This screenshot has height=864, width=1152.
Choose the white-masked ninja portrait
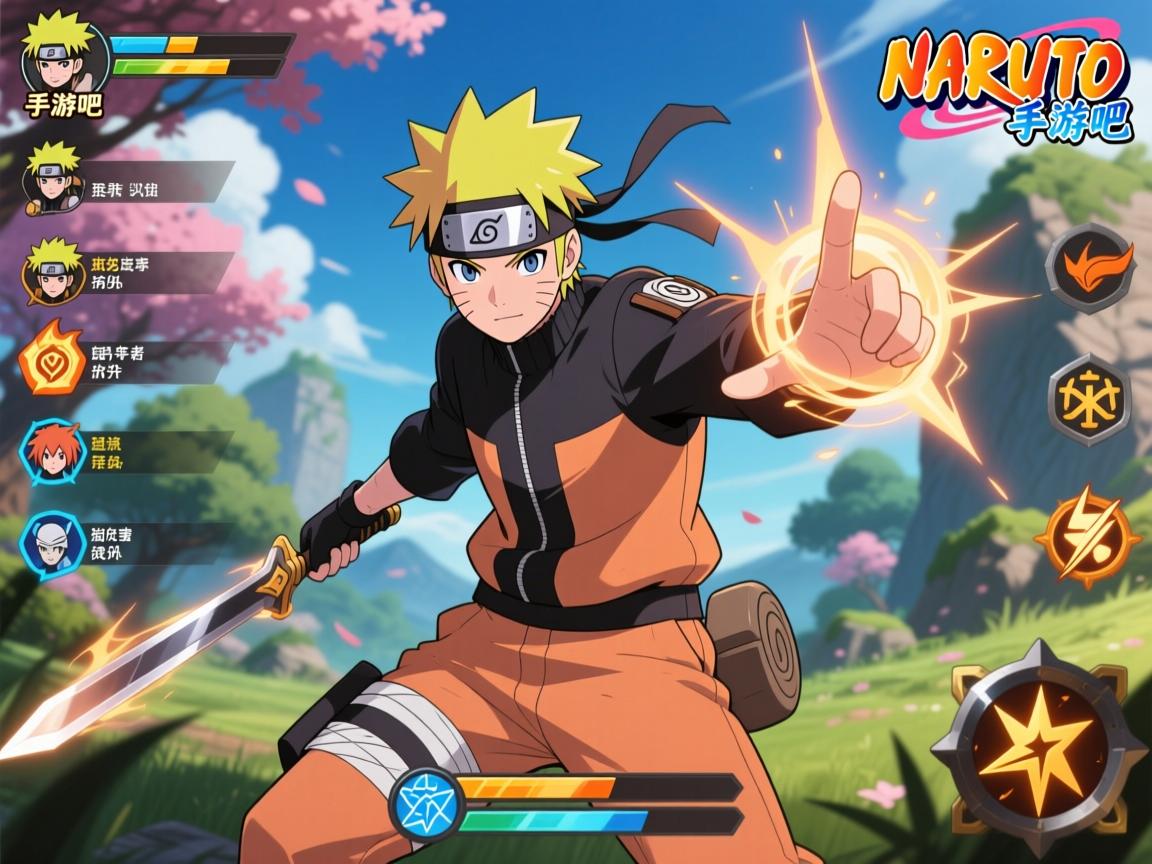(x=50, y=545)
